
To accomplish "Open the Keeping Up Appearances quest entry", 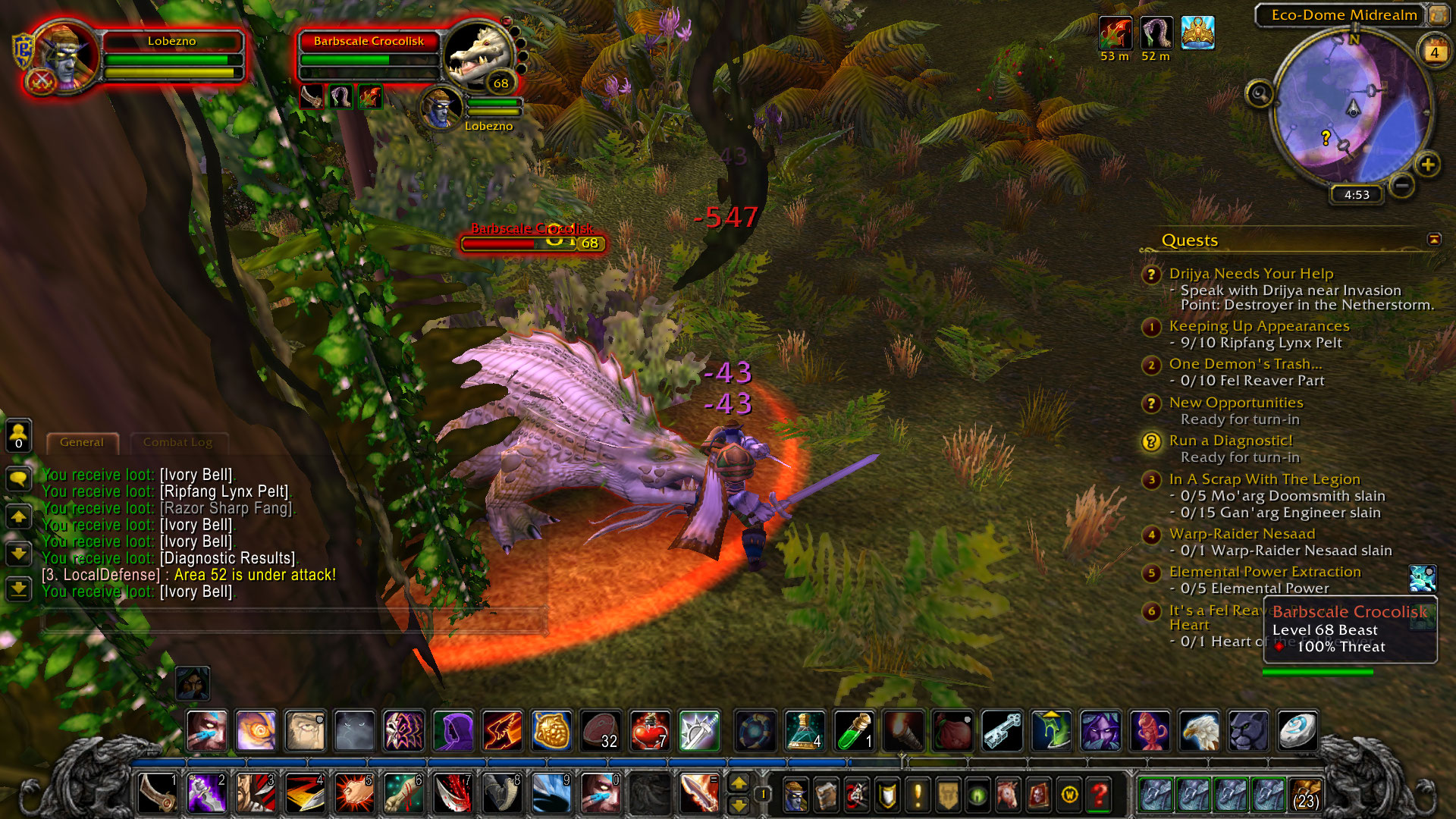I will pyautogui.click(x=1259, y=326).
